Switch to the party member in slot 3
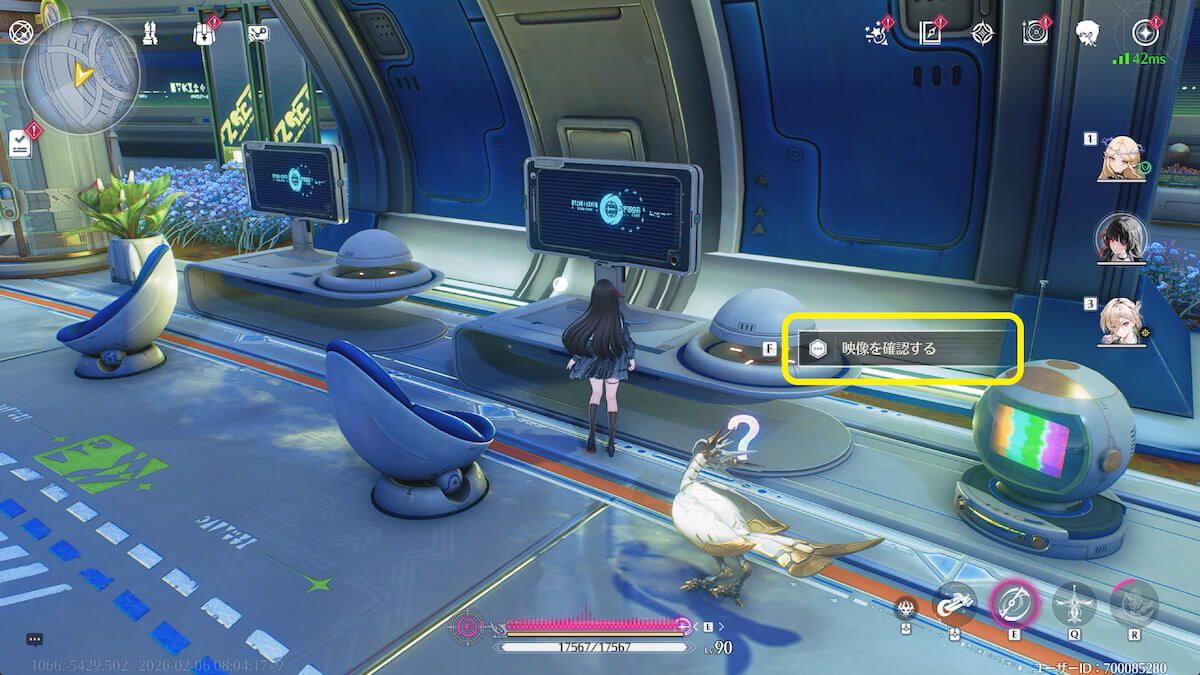This screenshot has width=1200, height=675. click(1122, 322)
